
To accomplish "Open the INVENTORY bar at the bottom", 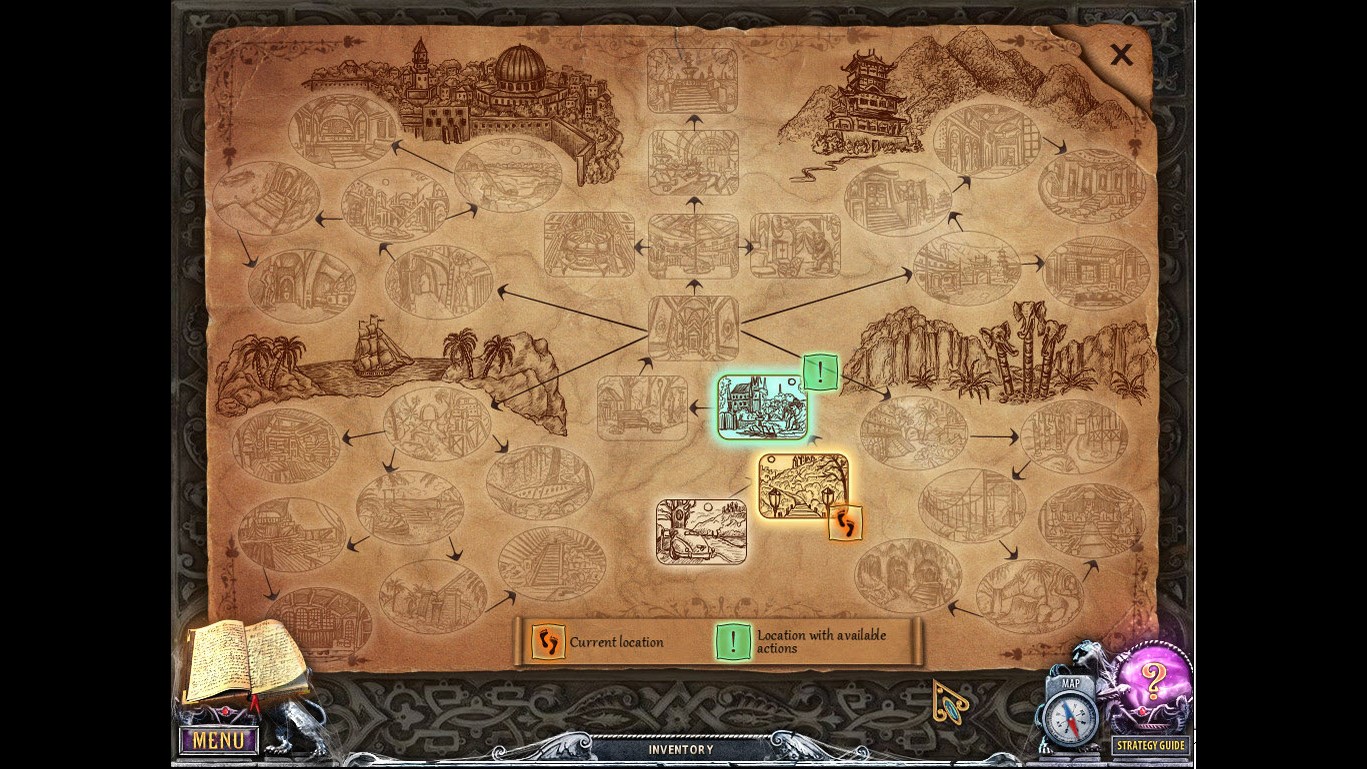I will pyautogui.click(x=683, y=748).
